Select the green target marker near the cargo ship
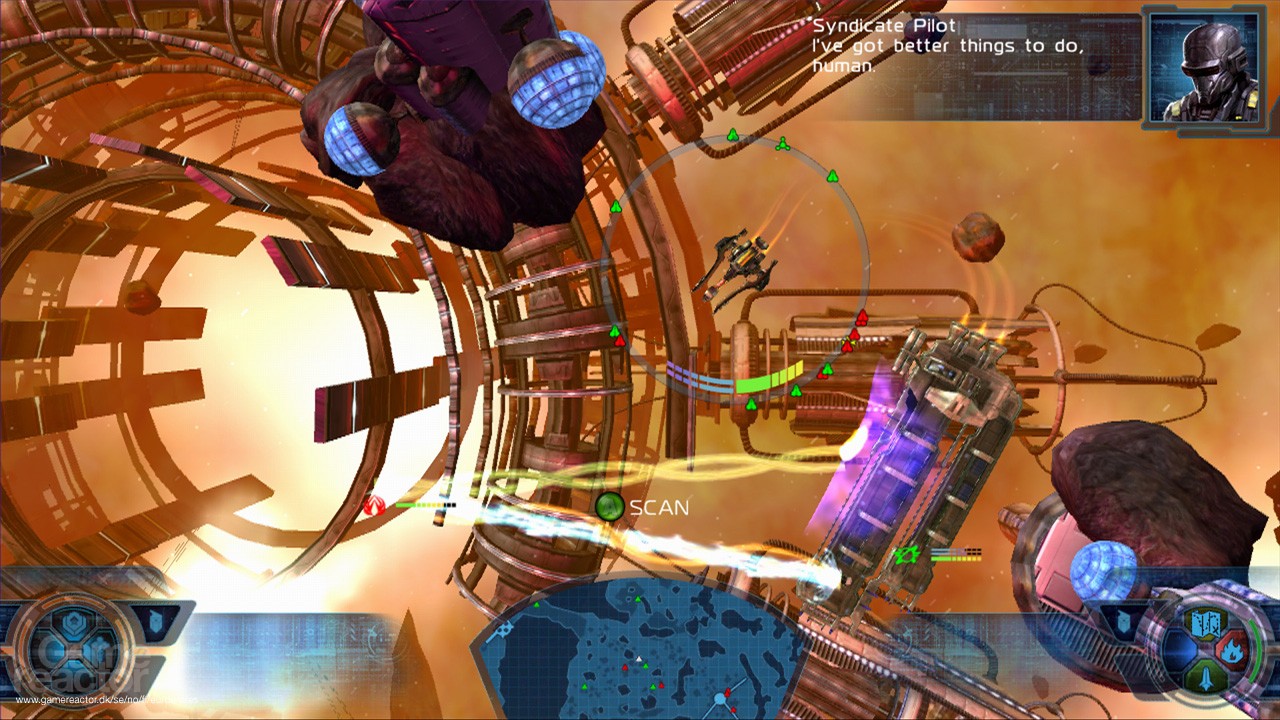 pyautogui.click(x=907, y=553)
